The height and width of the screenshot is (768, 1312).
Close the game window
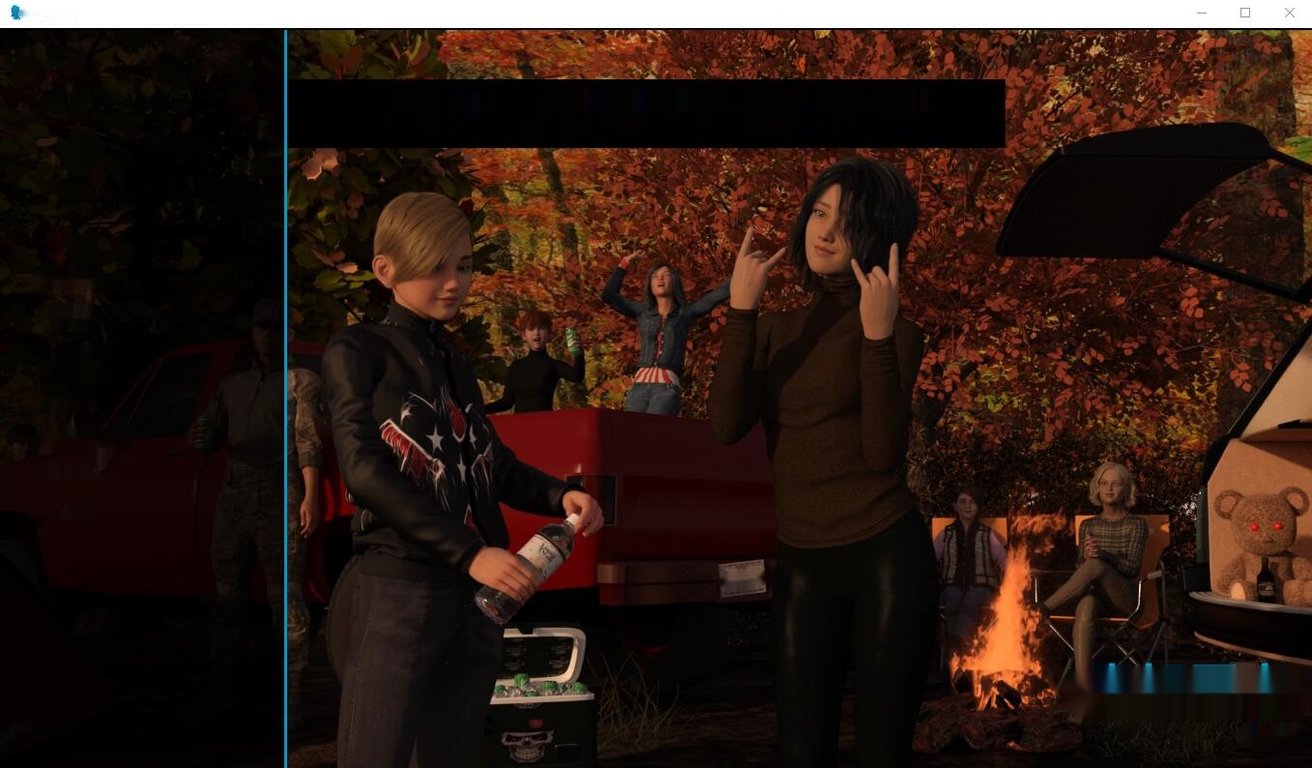pyautogui.click(x=1289, y=13)
